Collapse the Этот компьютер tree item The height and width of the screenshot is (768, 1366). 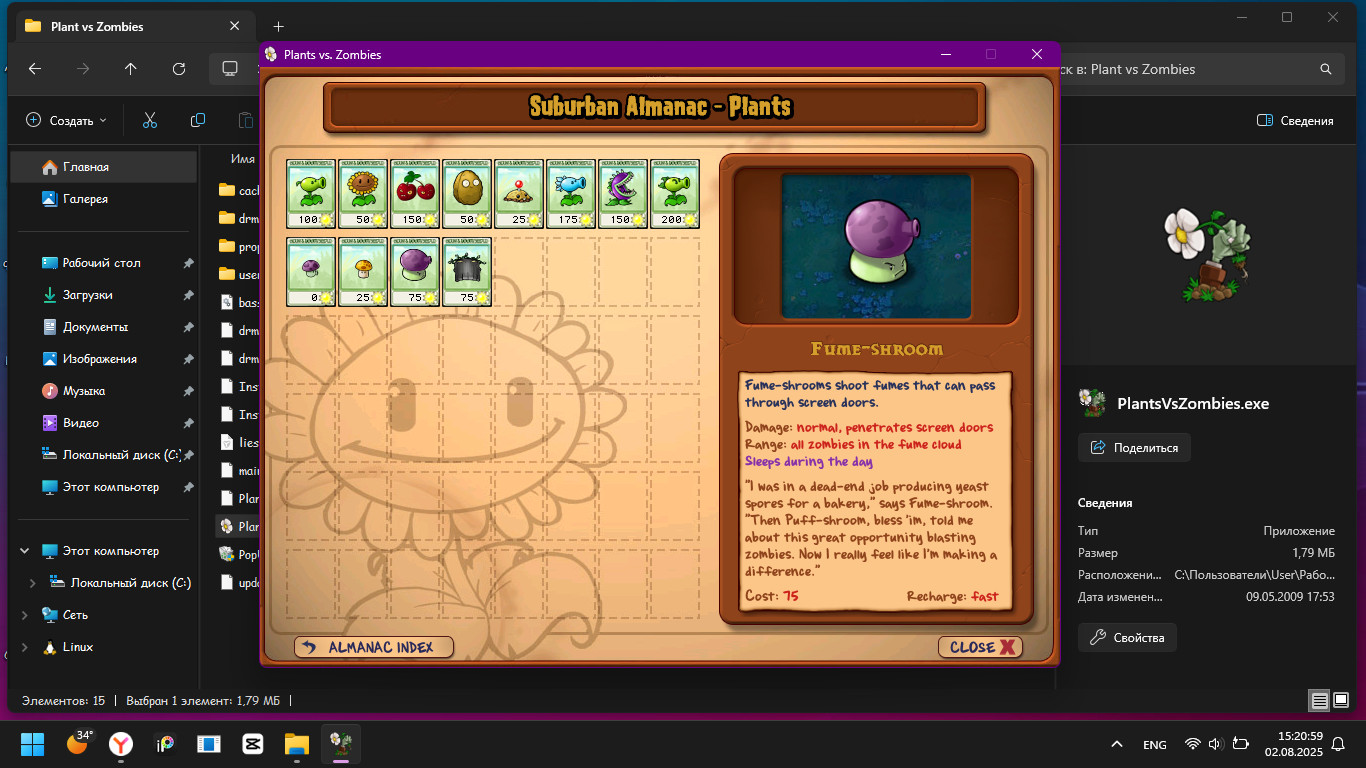pos(25,550)
